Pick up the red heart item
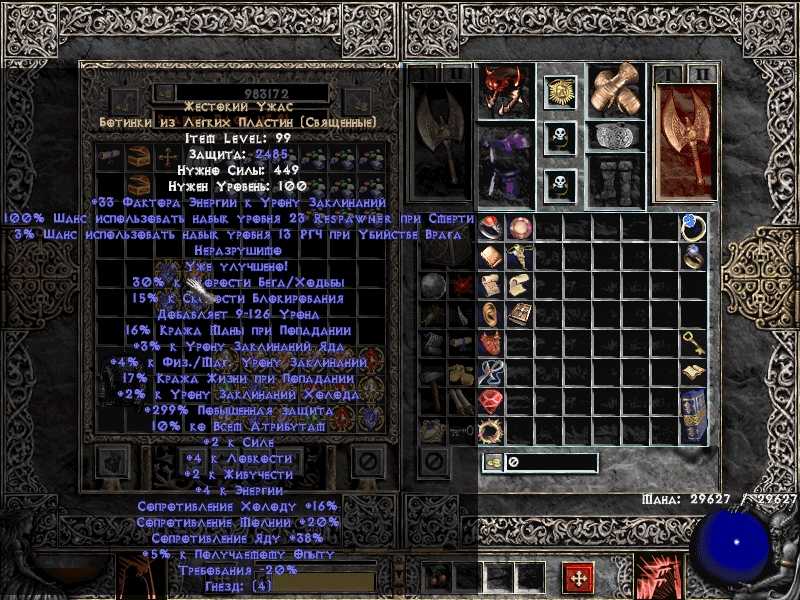The image size is (800, 600). [490, 343]
